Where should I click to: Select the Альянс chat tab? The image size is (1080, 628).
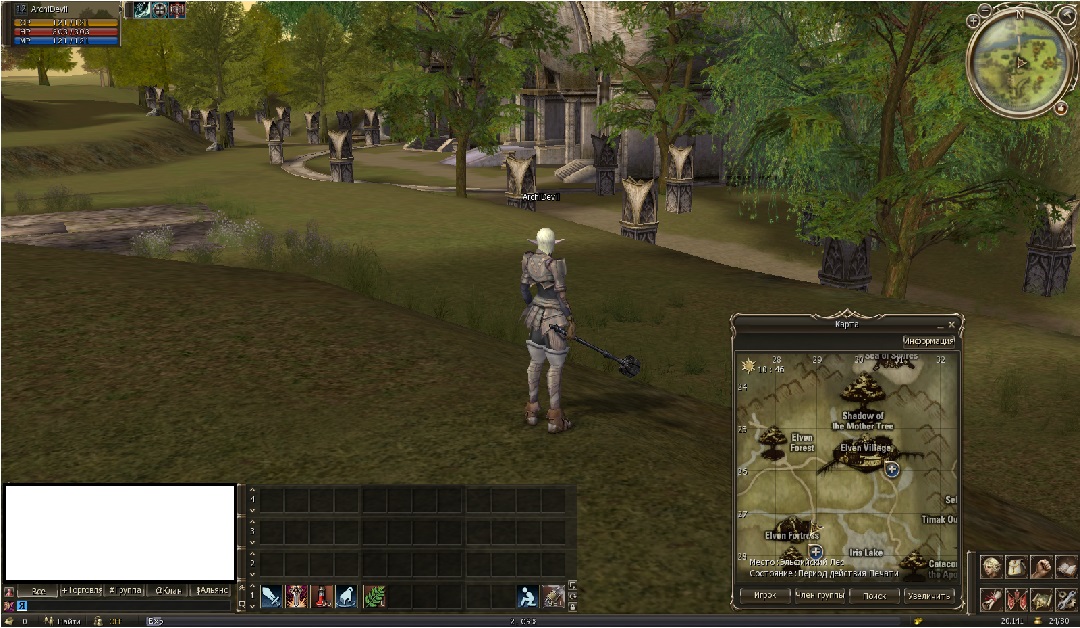212,590
